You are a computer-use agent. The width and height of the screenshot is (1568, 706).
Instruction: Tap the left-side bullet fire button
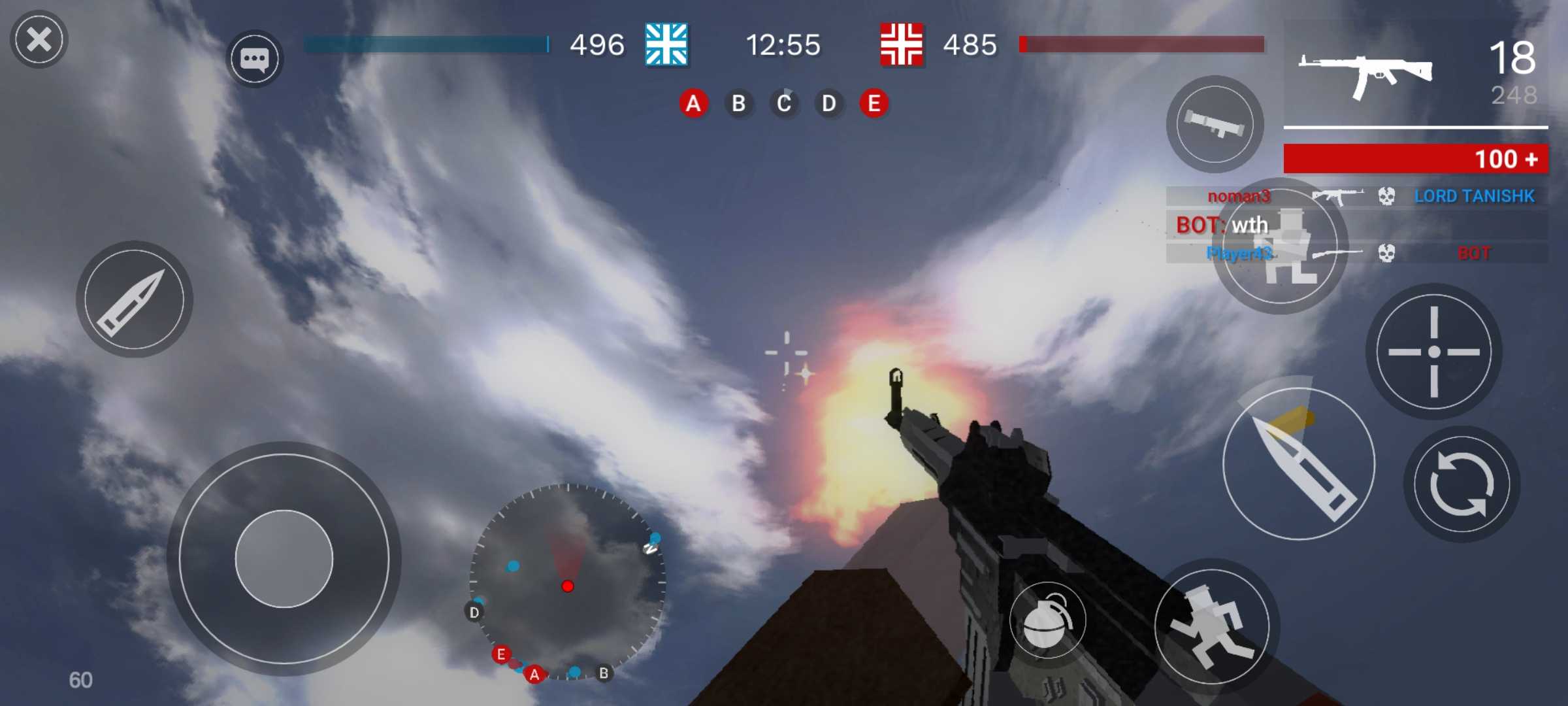(135, 299)
